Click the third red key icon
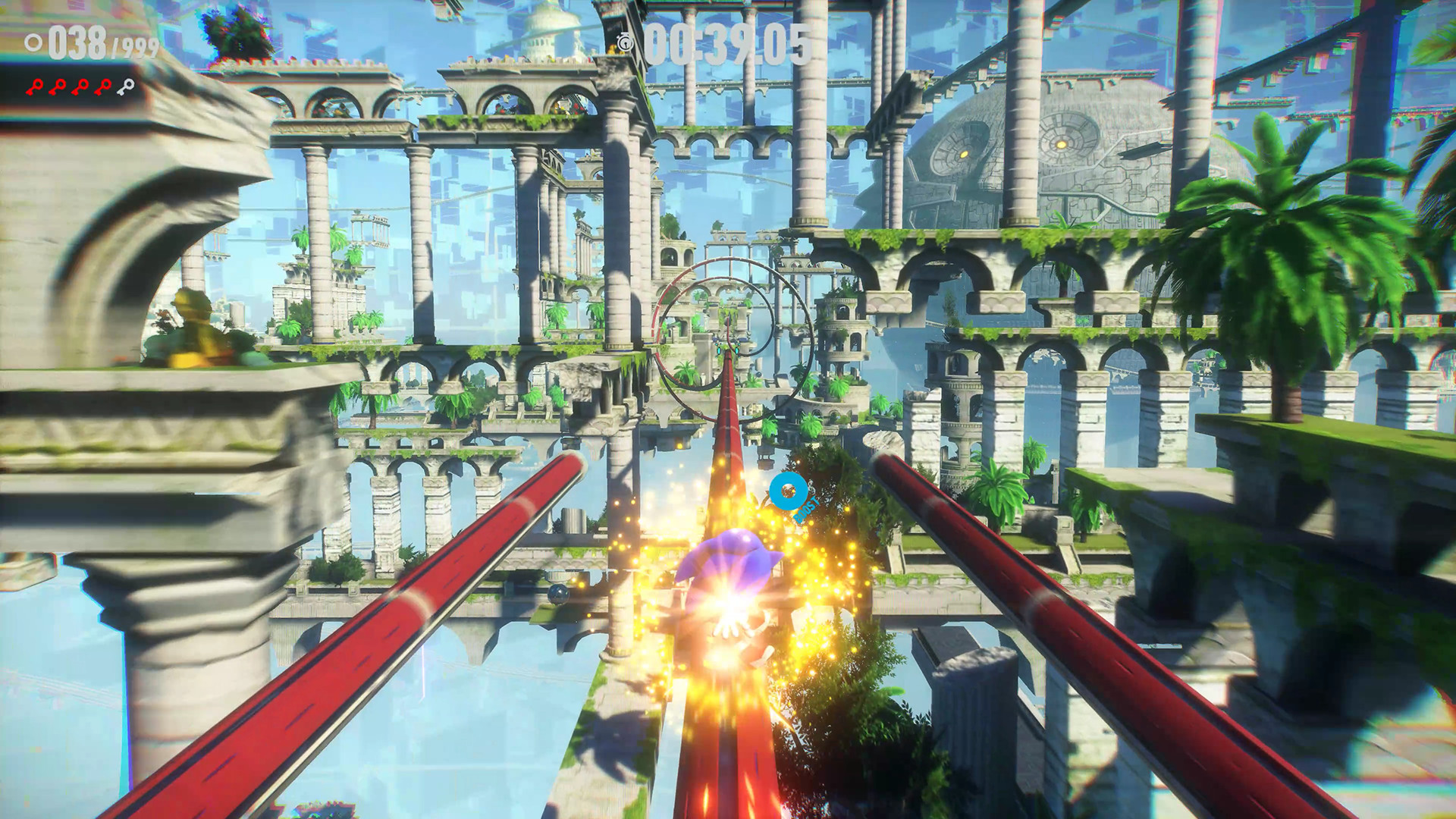Viewport: 1456px width, 819px height. coord(80,87)
